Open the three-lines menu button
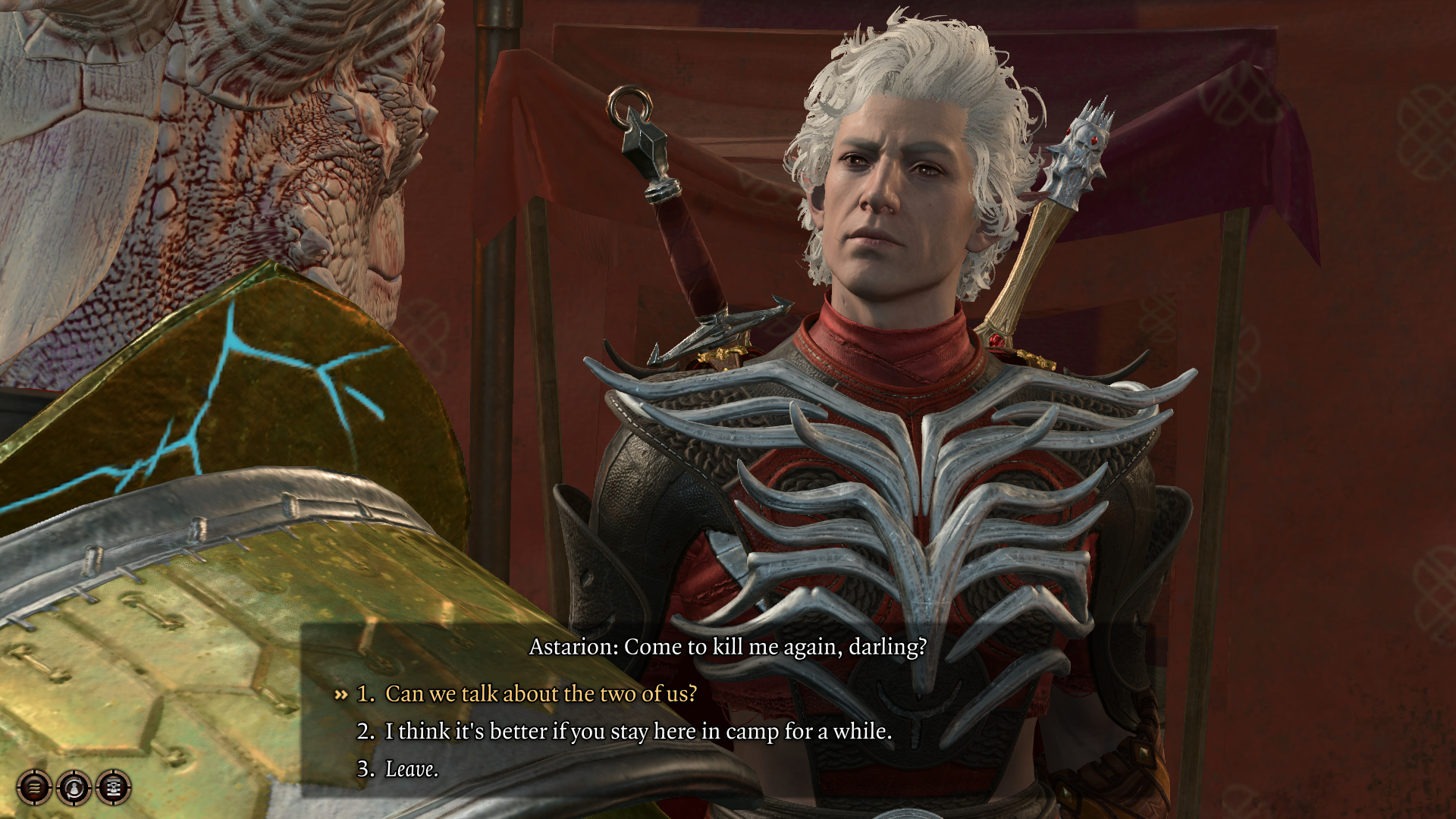 (x=35, y=788)
